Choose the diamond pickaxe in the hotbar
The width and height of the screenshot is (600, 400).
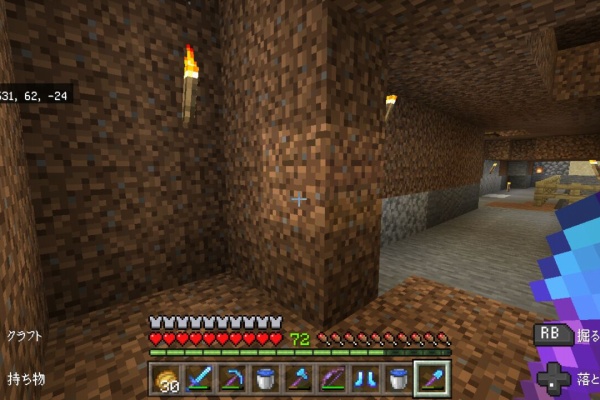point(233,379)
